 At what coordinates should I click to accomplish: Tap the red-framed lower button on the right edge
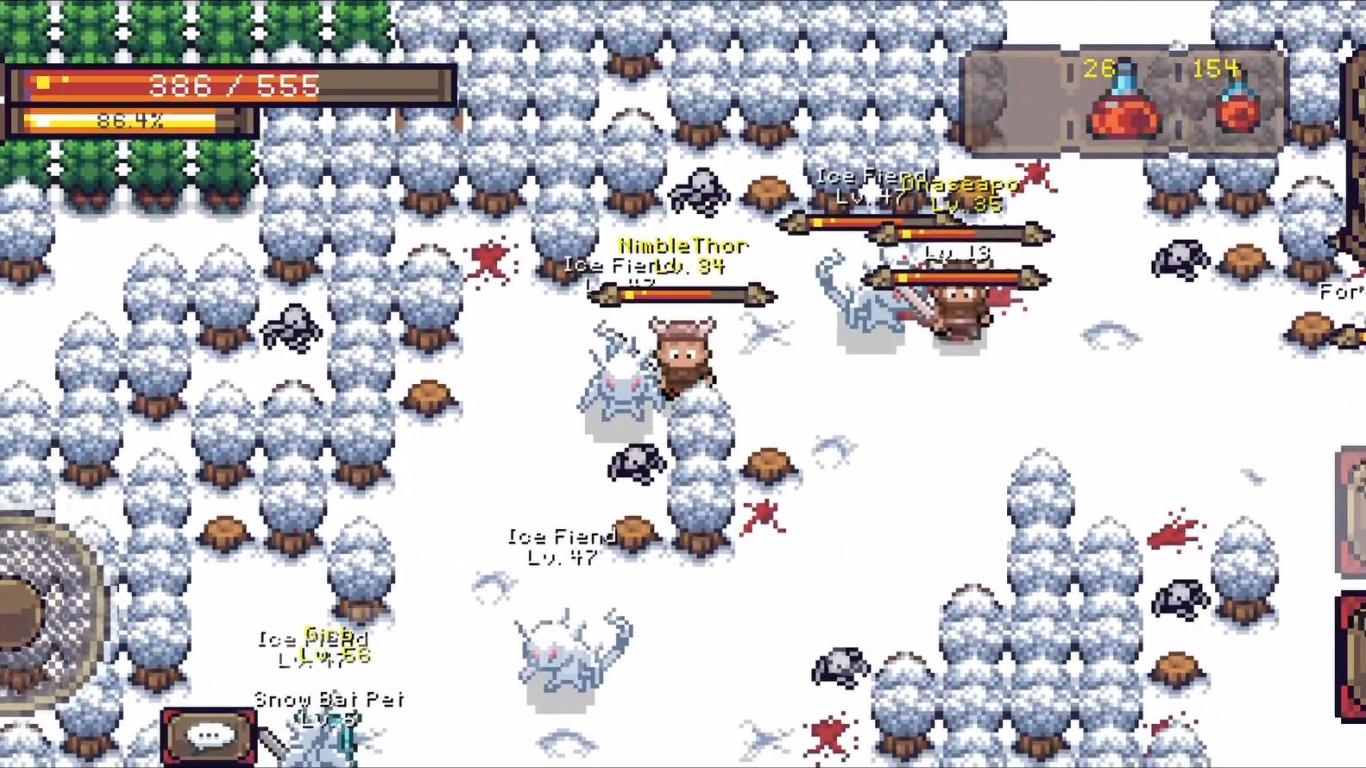click(1352, 655)
